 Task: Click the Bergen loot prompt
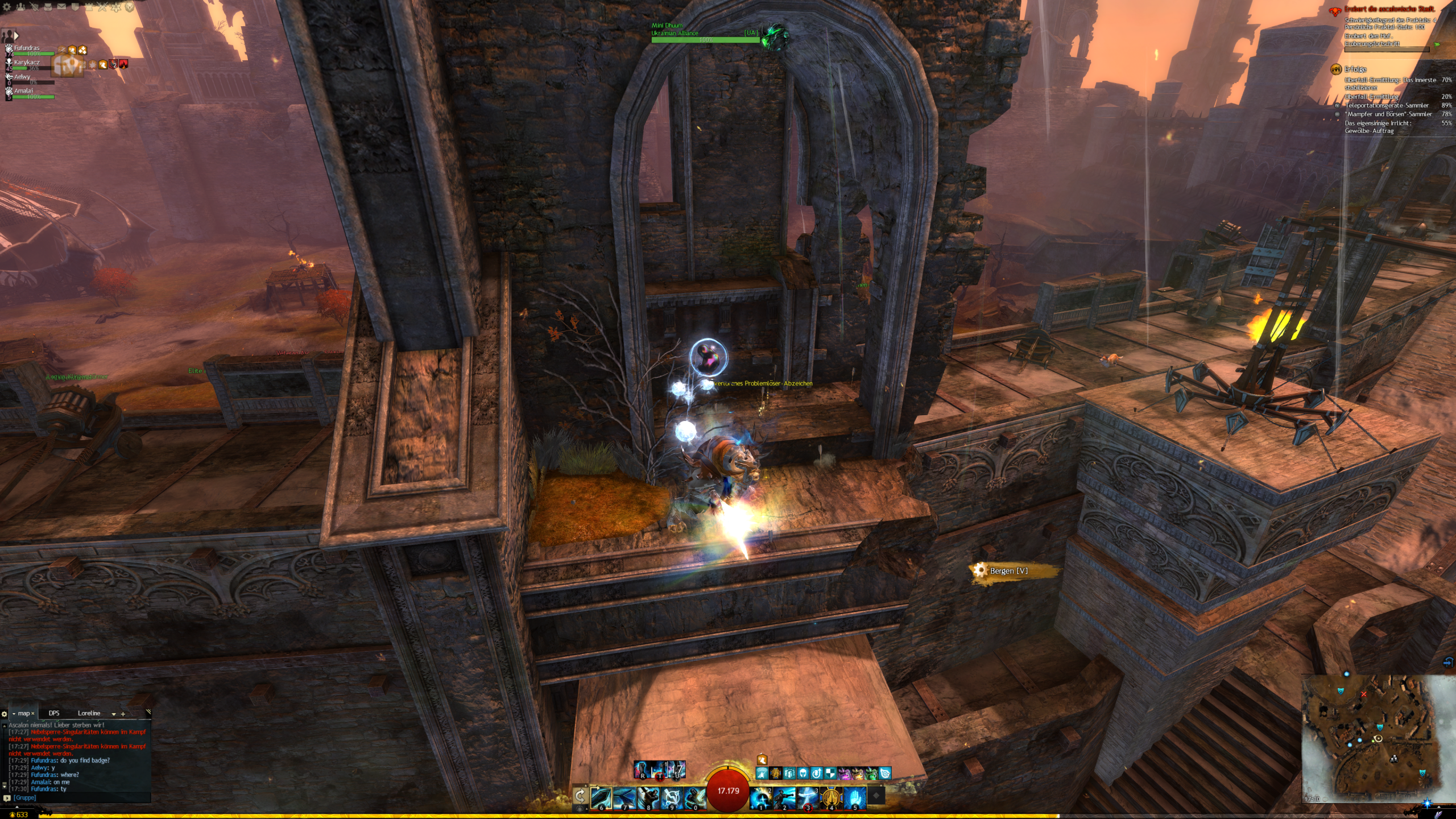coord(1008,571)
